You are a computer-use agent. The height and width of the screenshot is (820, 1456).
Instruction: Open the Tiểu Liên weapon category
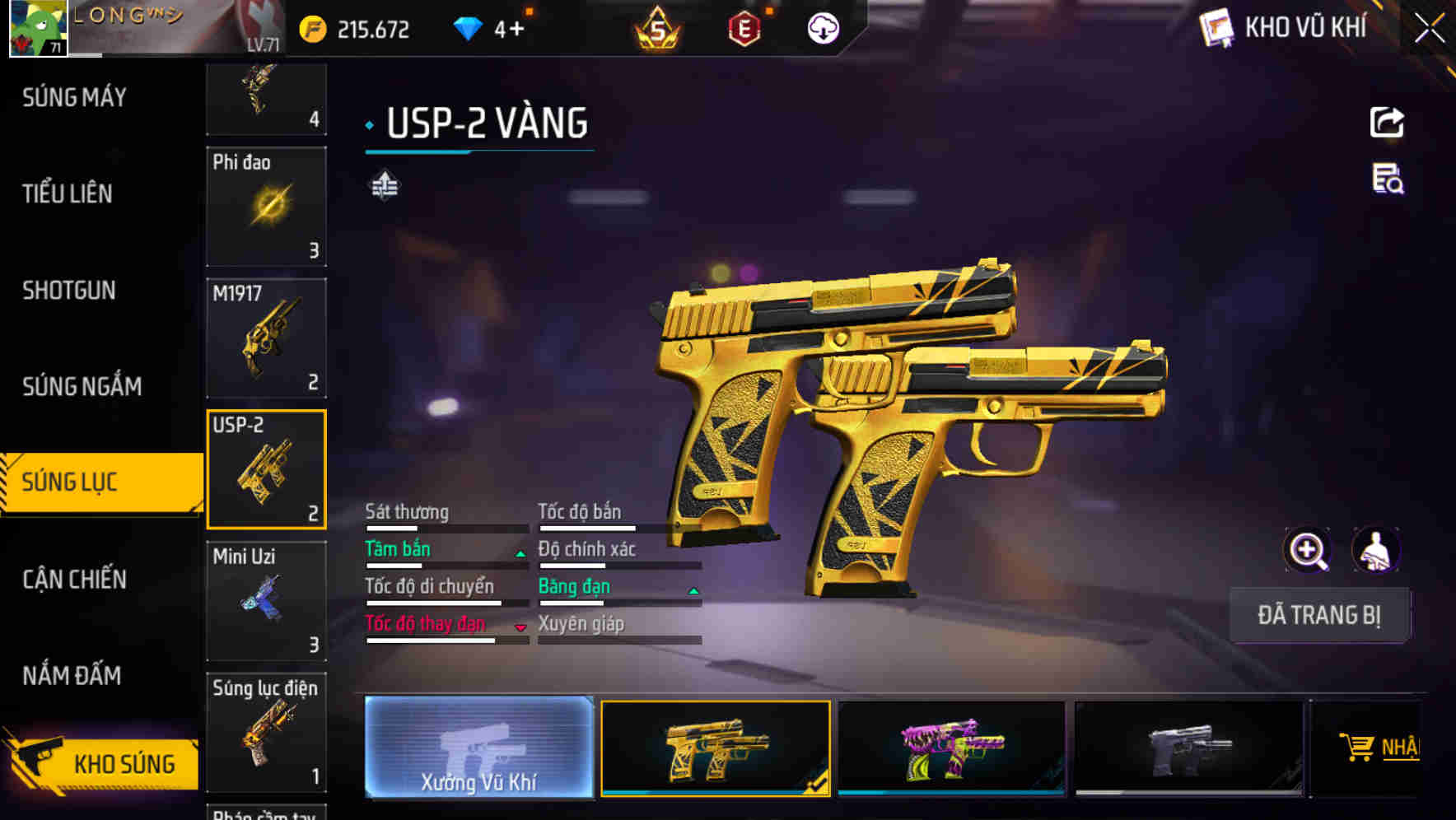[x=68, y=194]
